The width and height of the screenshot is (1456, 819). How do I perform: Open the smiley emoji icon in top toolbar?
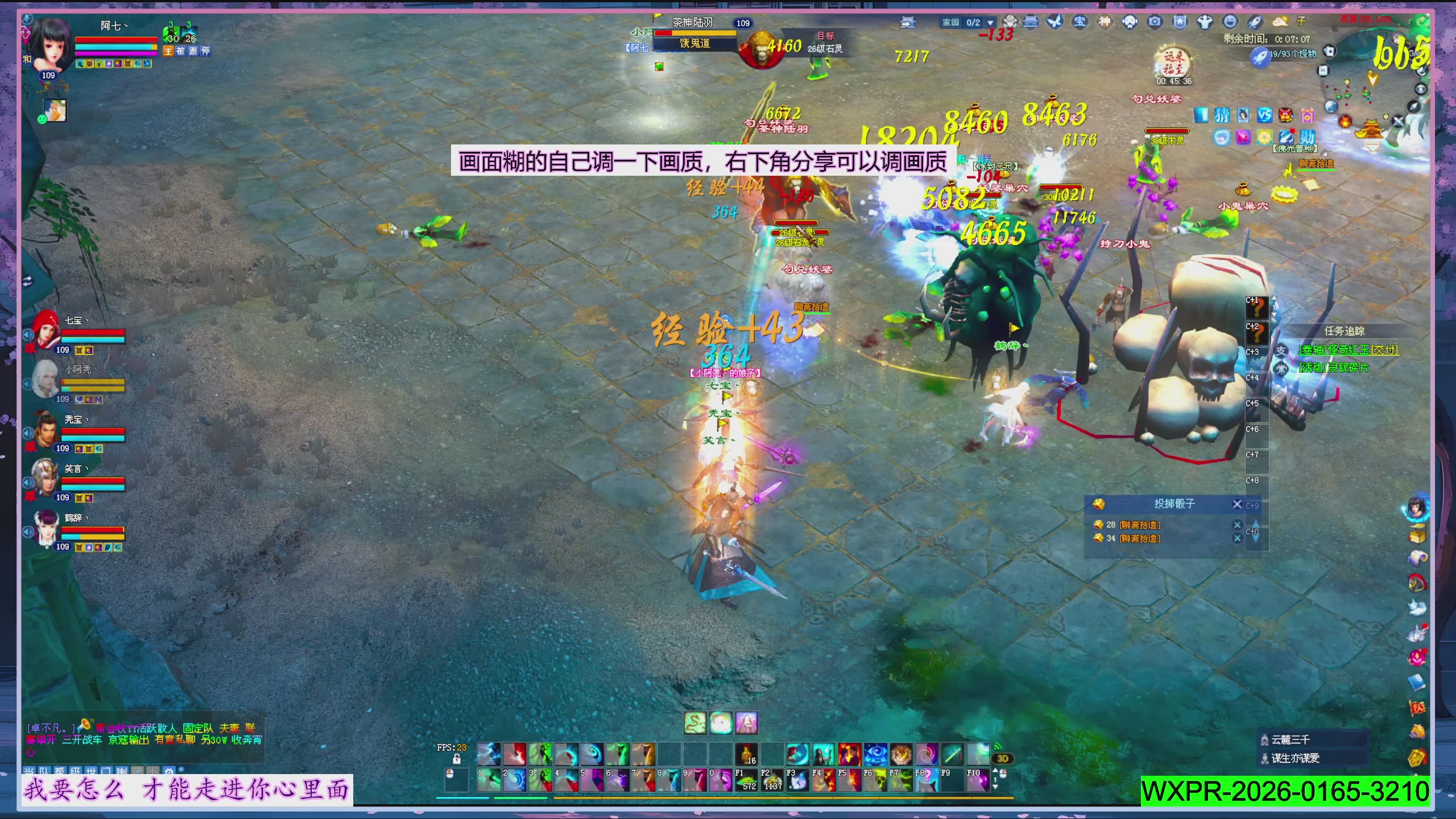pyautogui.click(x=1230, y=22)
